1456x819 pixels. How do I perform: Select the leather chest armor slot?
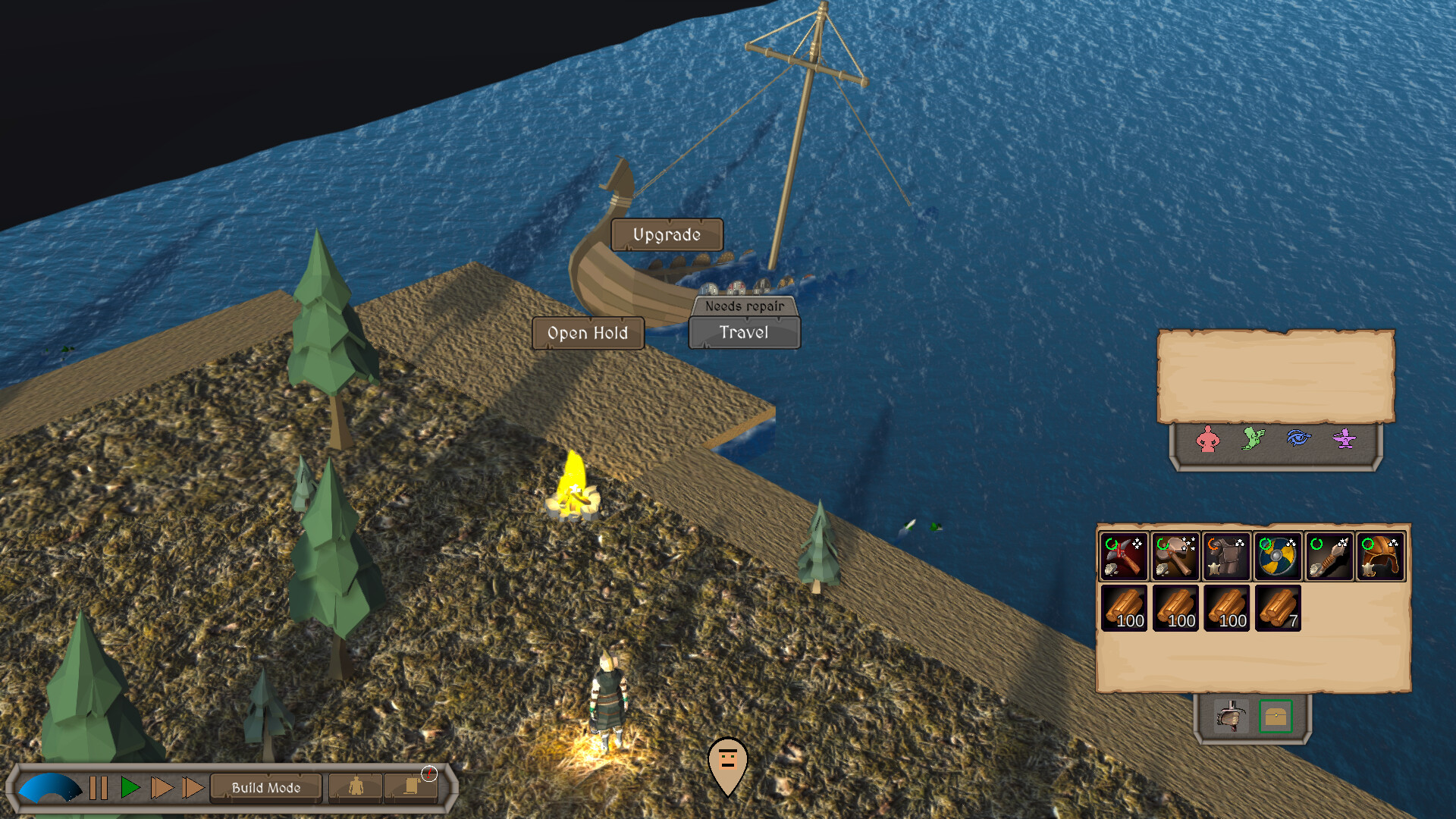pyautogui.click(x=1226, y=557)
